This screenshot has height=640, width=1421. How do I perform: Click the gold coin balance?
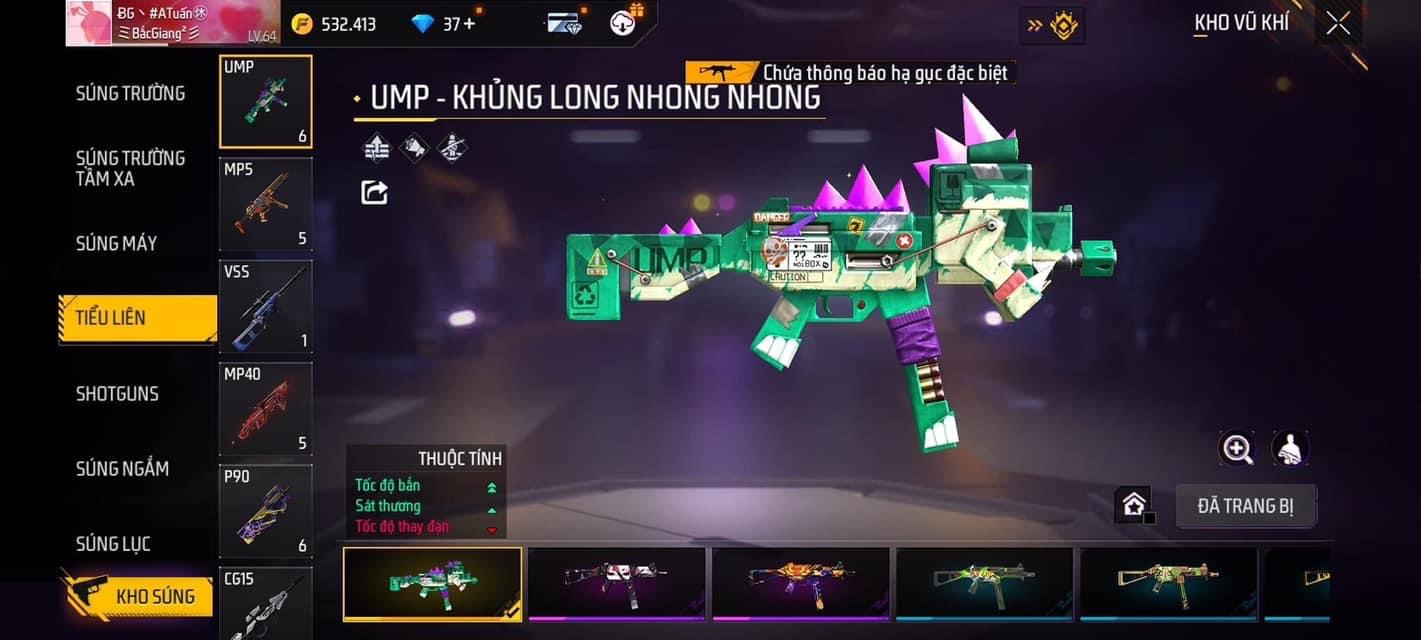coord(334,24)
